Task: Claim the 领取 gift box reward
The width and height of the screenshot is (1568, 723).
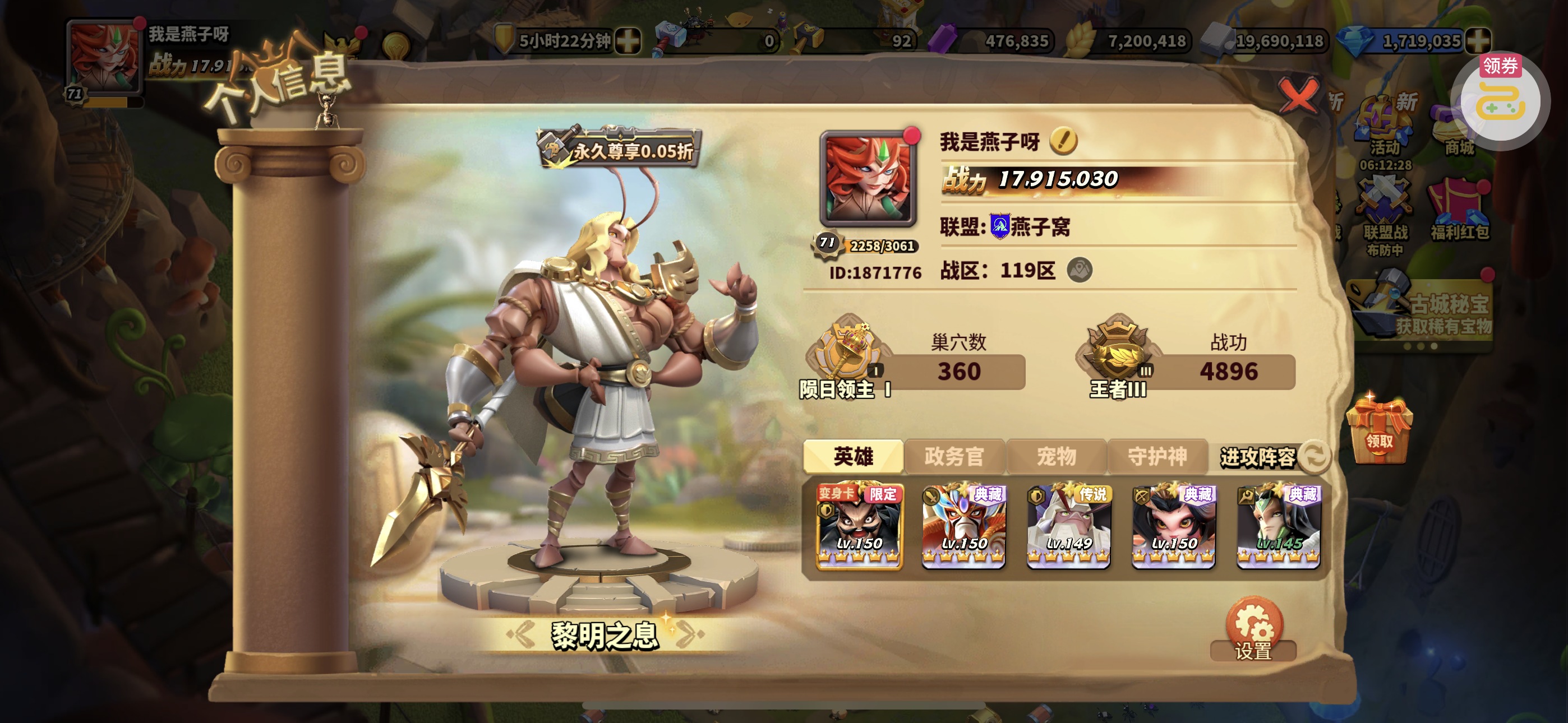Action: click(1378, 431)
